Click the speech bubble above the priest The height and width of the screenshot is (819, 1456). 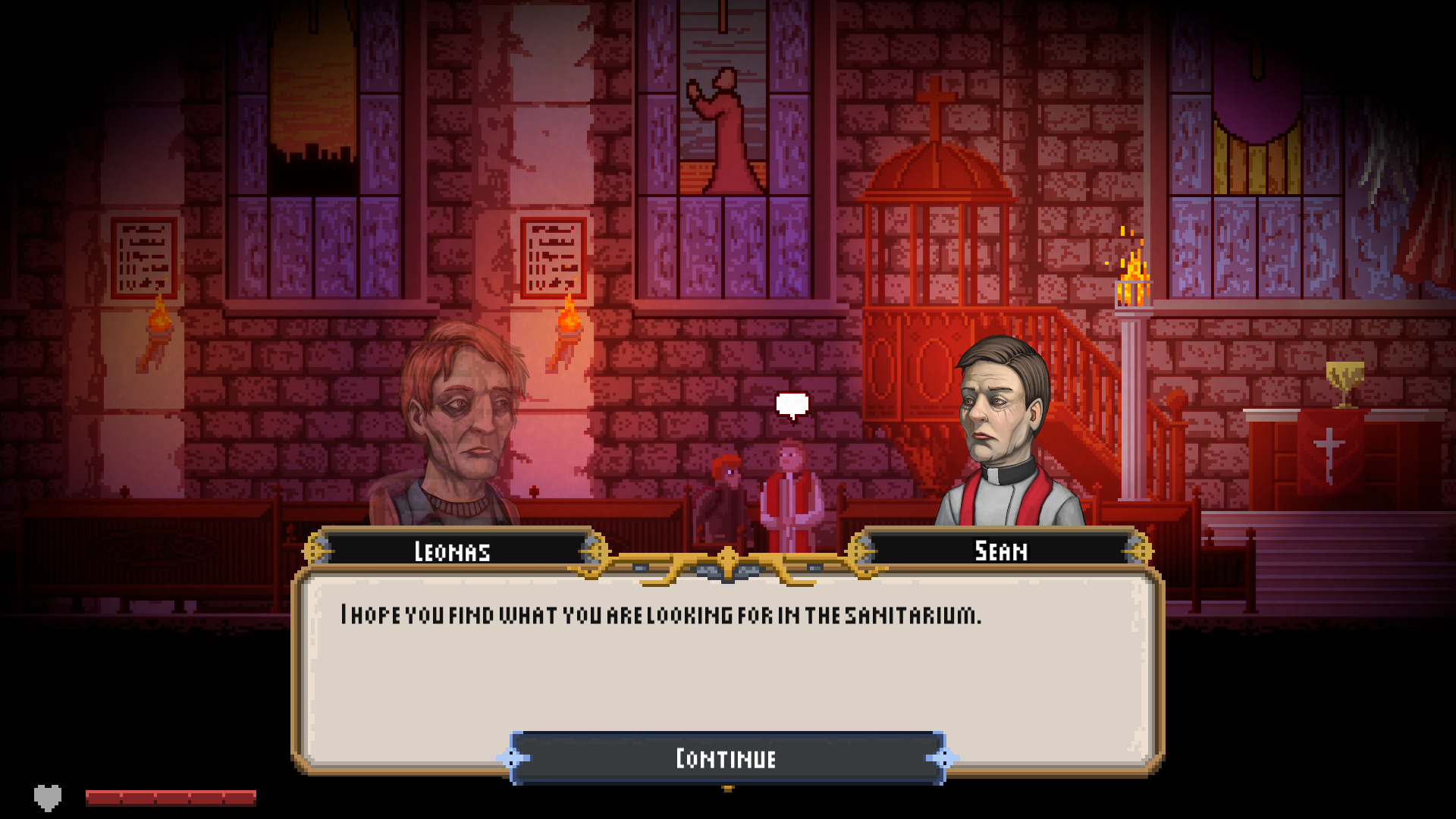pyautogui.click(x=791, y=404)
